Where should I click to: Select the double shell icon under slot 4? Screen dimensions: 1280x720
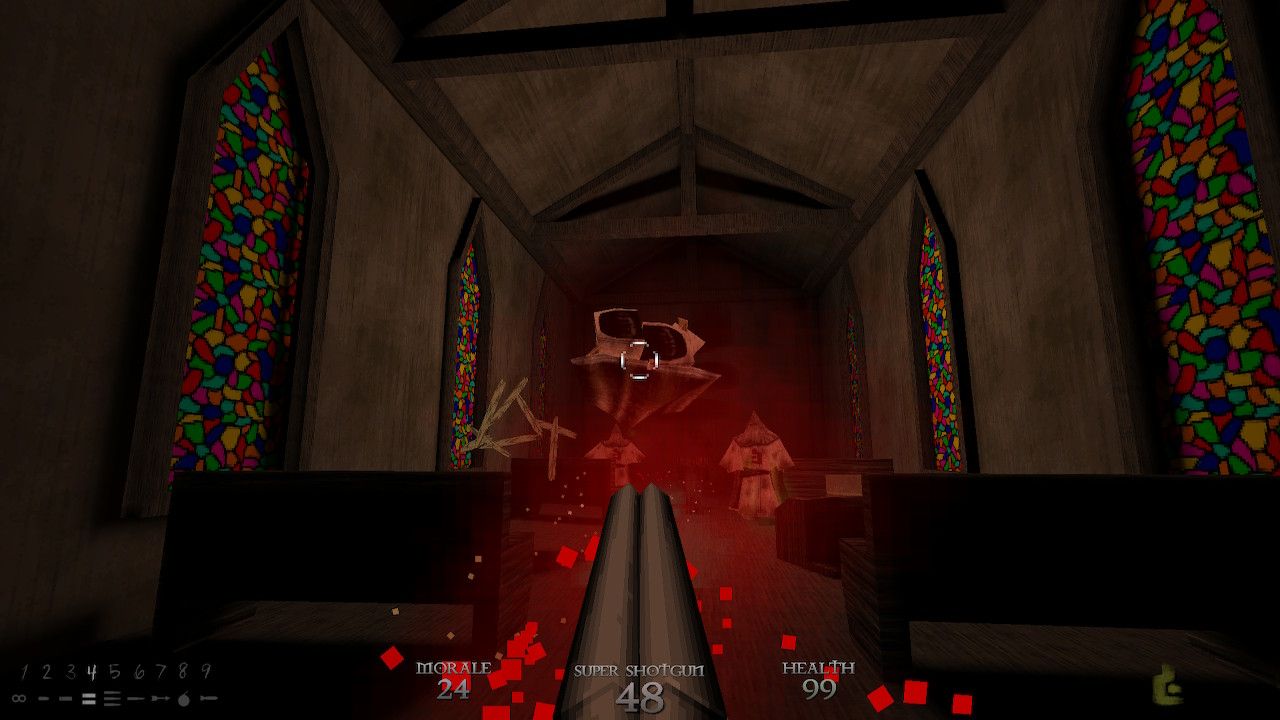(88, 698)
